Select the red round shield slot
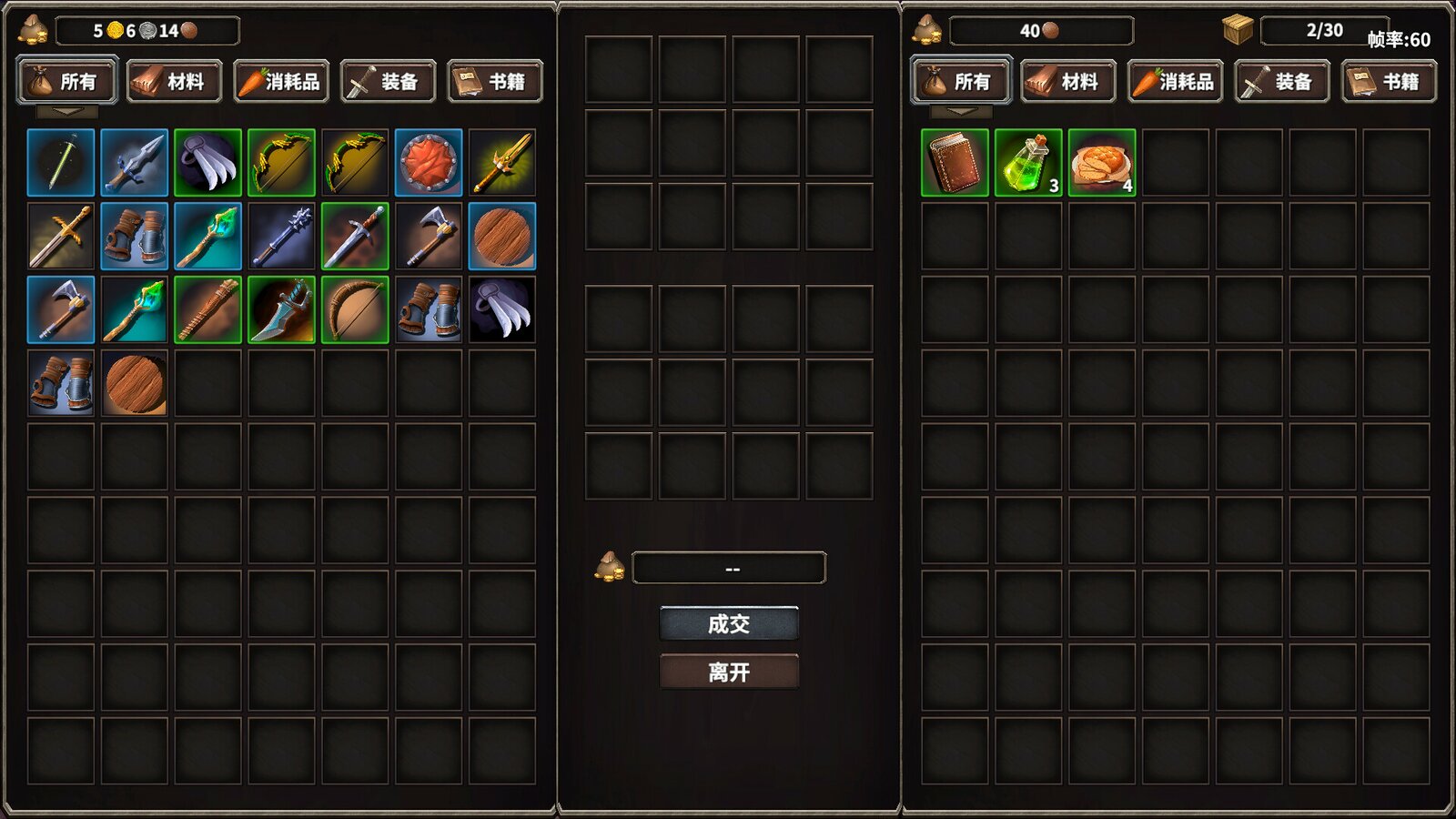This screenshot has height=819, width=1456. 429,163
